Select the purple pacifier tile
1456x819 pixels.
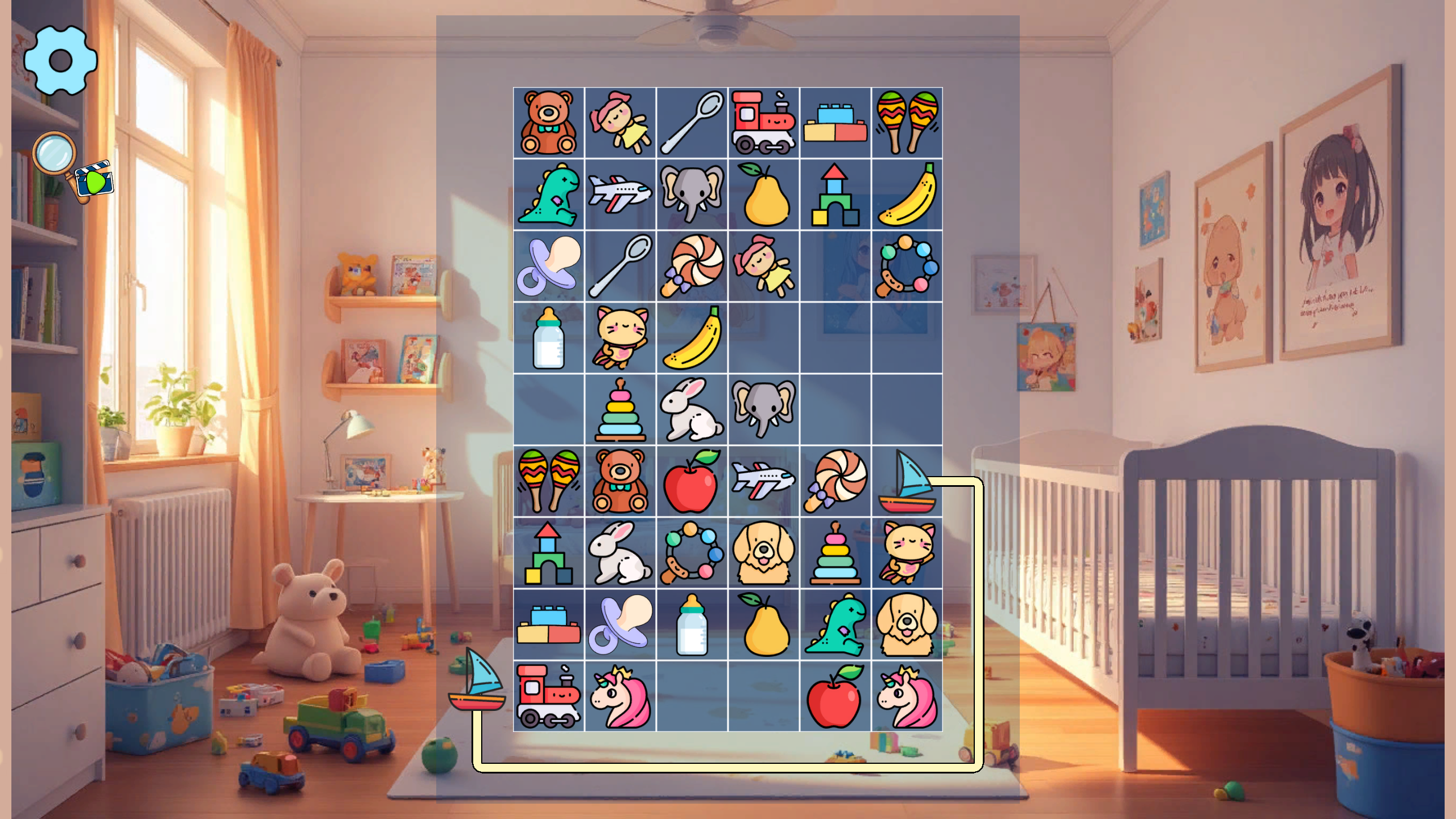[x=548, y=266]
